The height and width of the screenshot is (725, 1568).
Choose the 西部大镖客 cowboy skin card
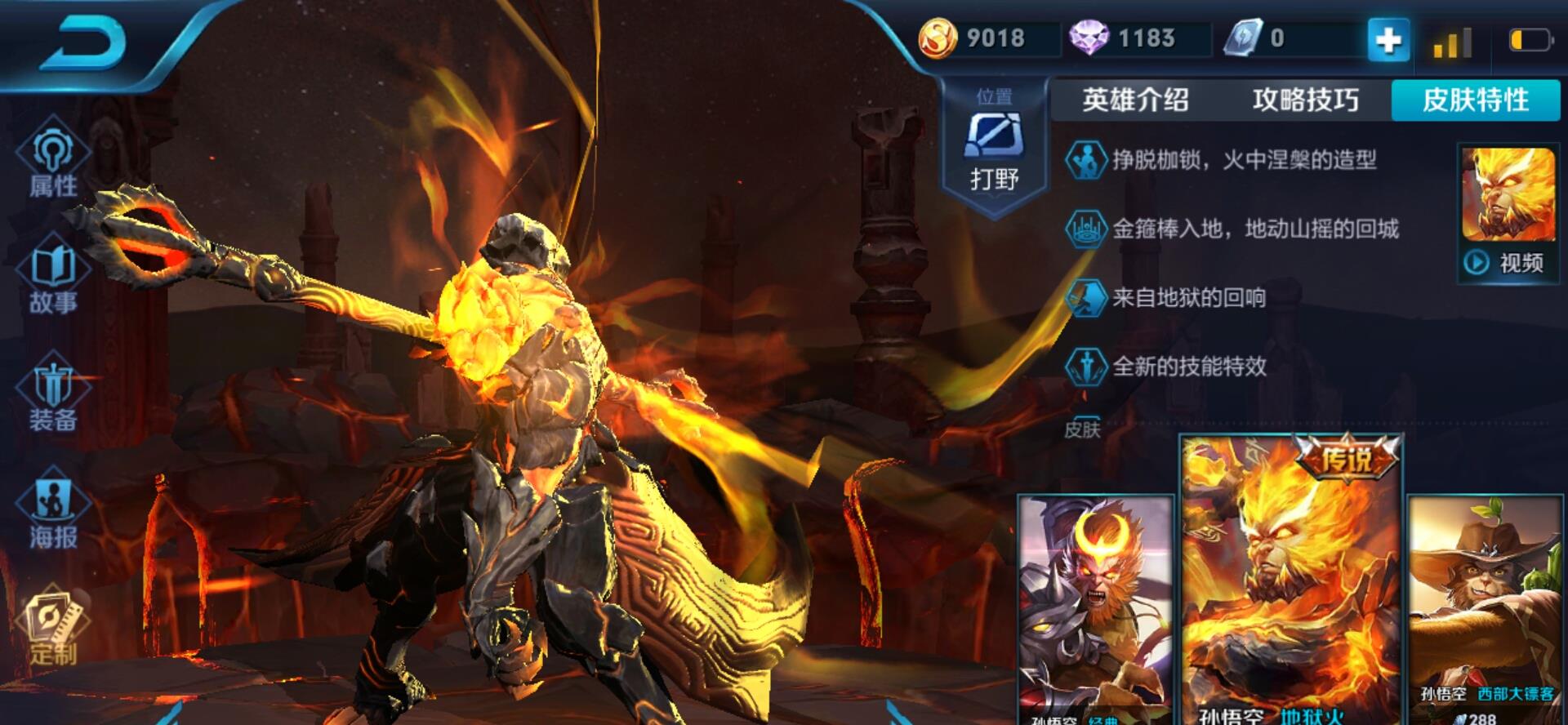[x=1488, y=608]
